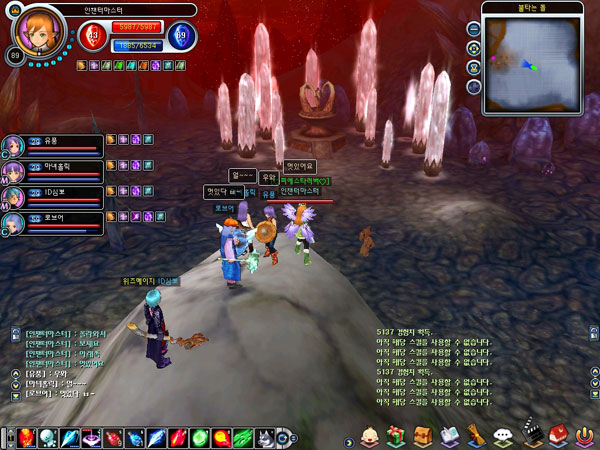
Task: Open the speech bubble chat menu
Action: point(503,437)
